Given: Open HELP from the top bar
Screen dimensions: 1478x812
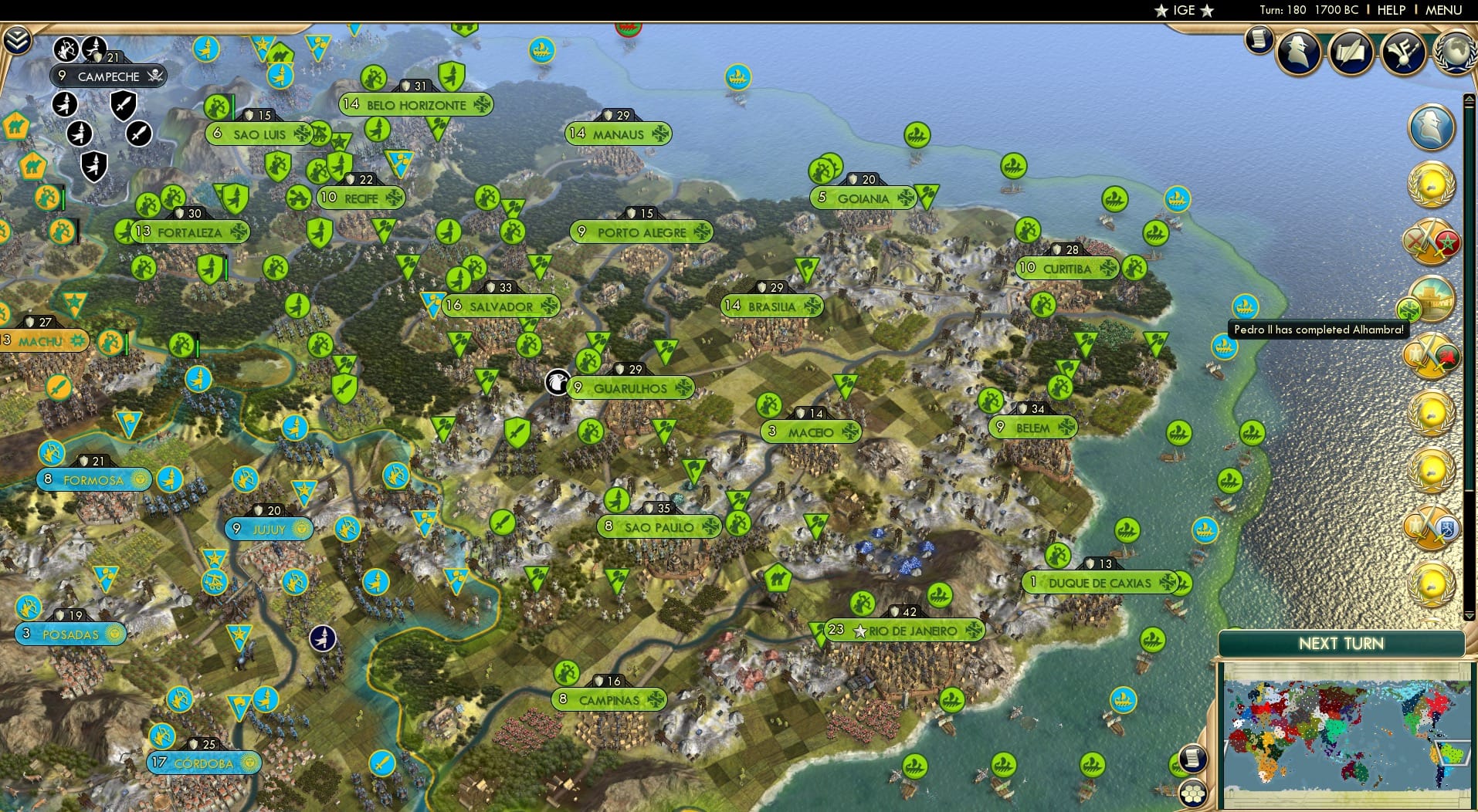Looking at the screenshot, I should [1391, 10].
